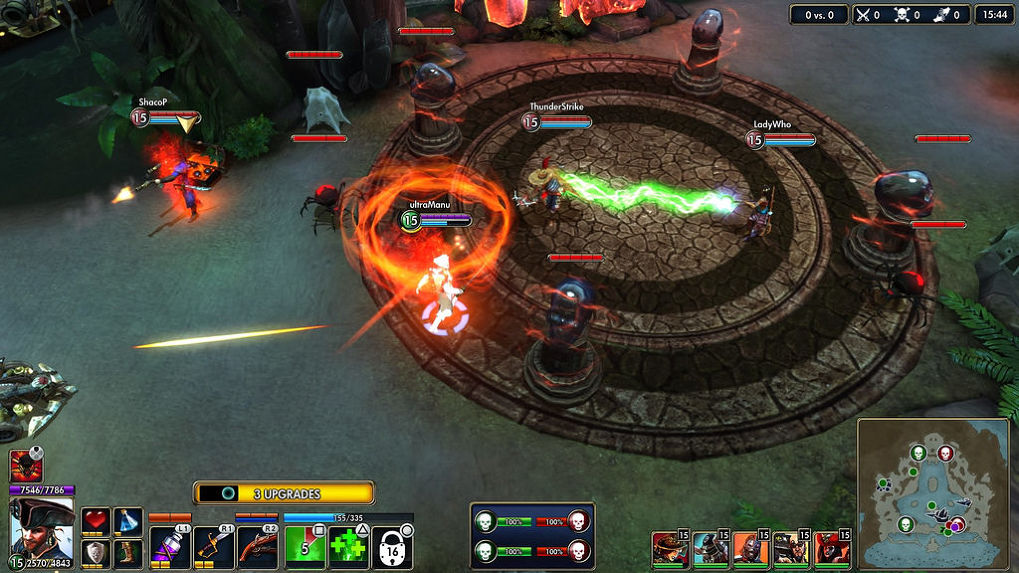Open the skull objective status panel

(x=531, y=536)
